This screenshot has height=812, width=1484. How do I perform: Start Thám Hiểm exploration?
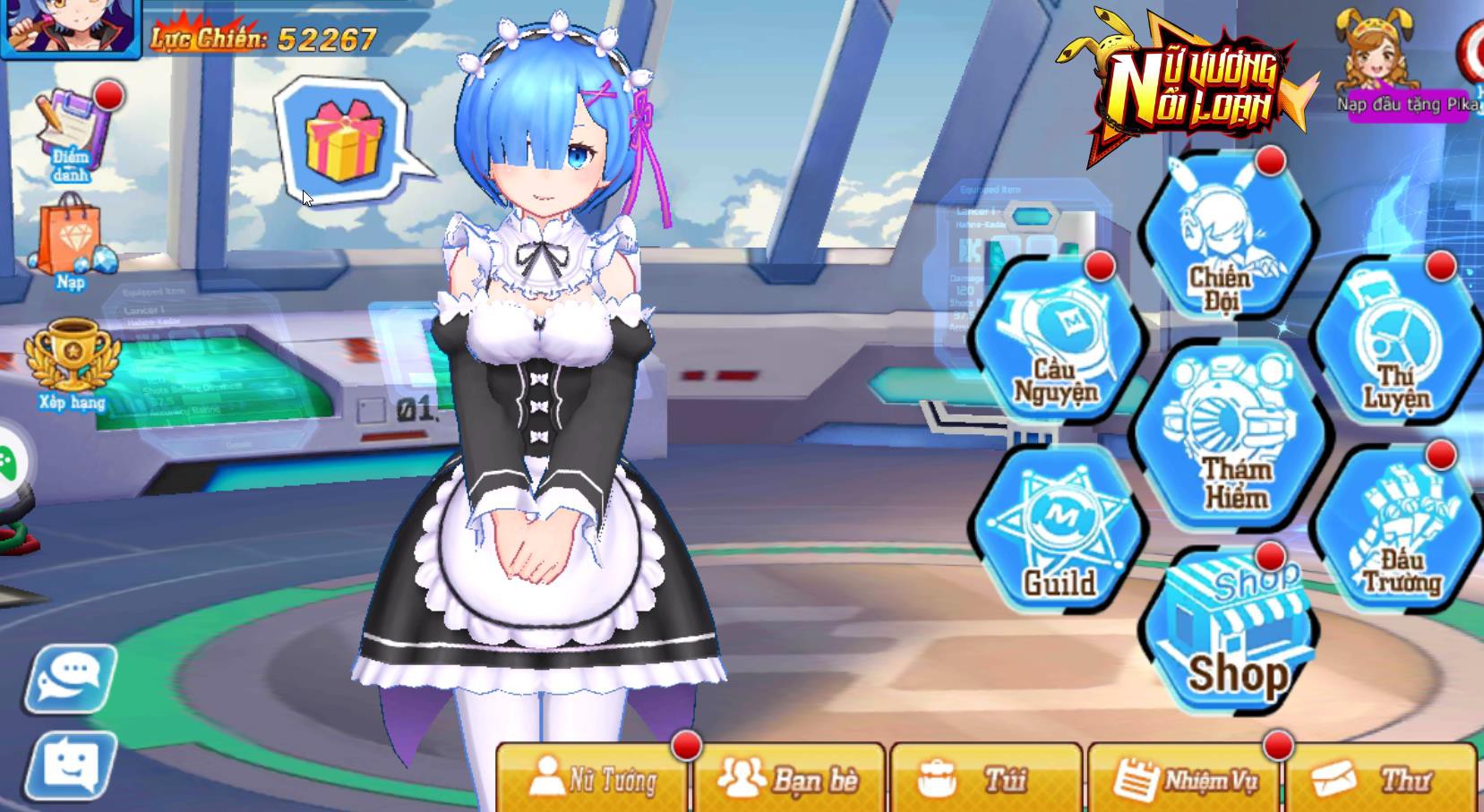(x=1227, y=439)
